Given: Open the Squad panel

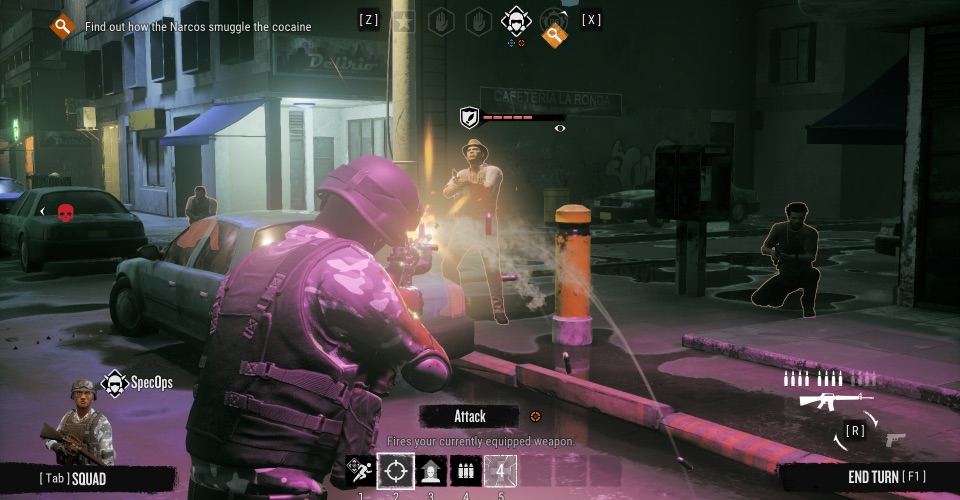Looking at the screenshot, I should click(73, 478).
